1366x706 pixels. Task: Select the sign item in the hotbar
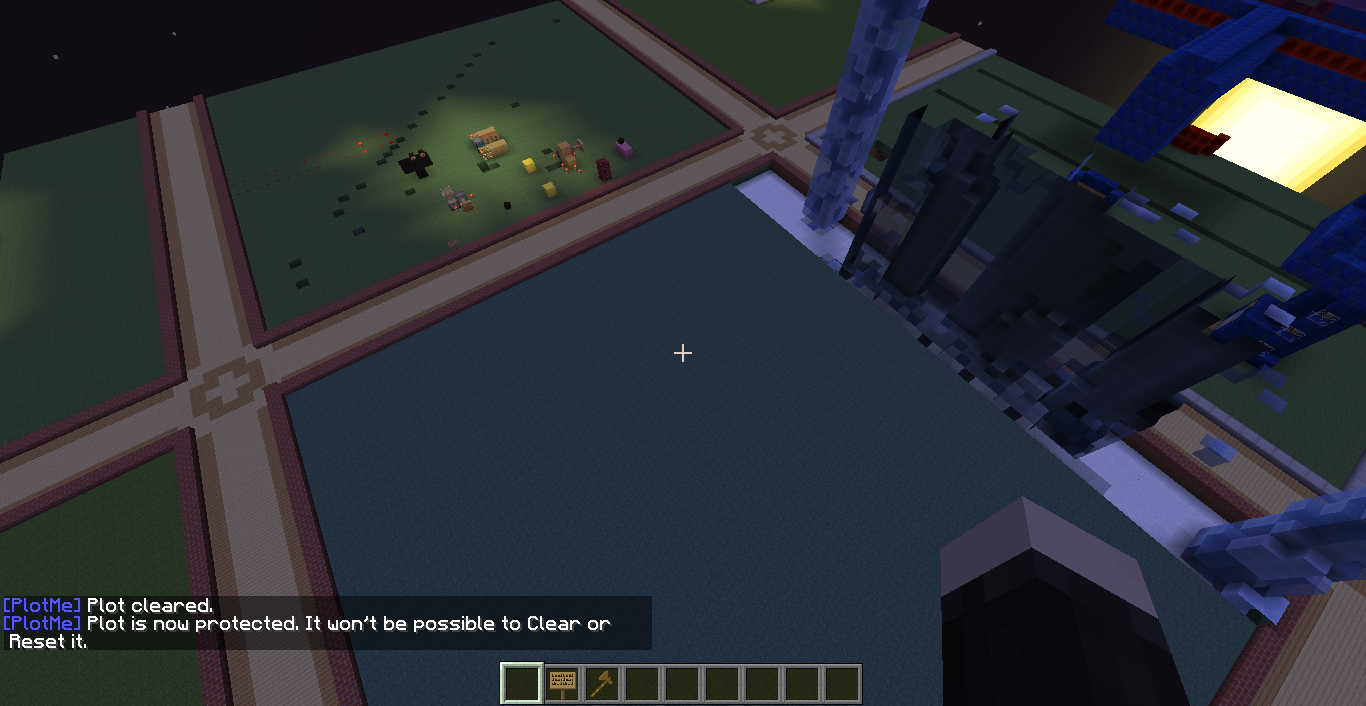point(562,684)
